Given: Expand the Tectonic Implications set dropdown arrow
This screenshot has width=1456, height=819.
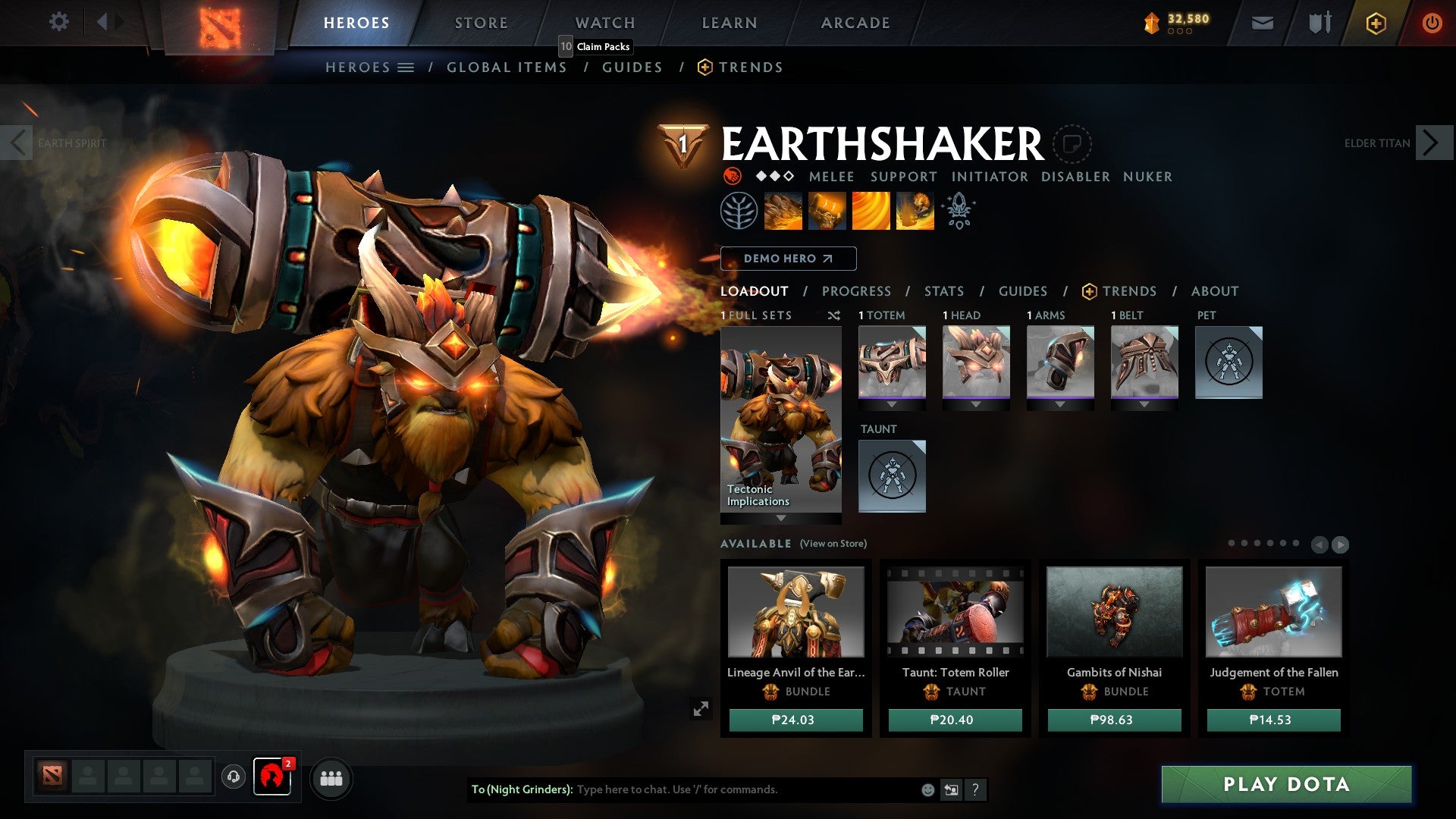Looking at the screenshot, I should pyautogui.click(x=781, y=519).
